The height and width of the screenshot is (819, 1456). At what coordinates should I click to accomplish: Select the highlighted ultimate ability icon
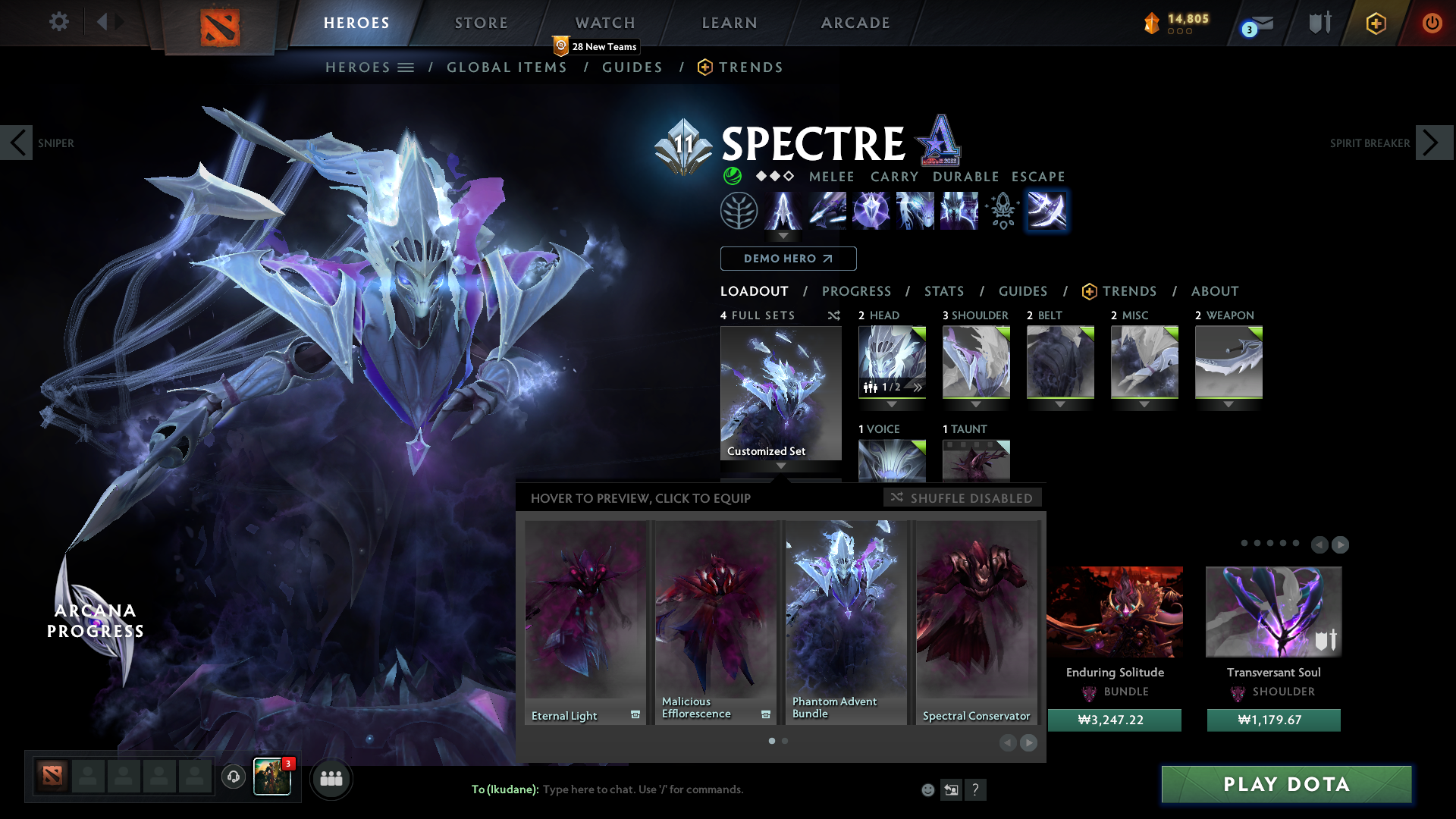1047,210
